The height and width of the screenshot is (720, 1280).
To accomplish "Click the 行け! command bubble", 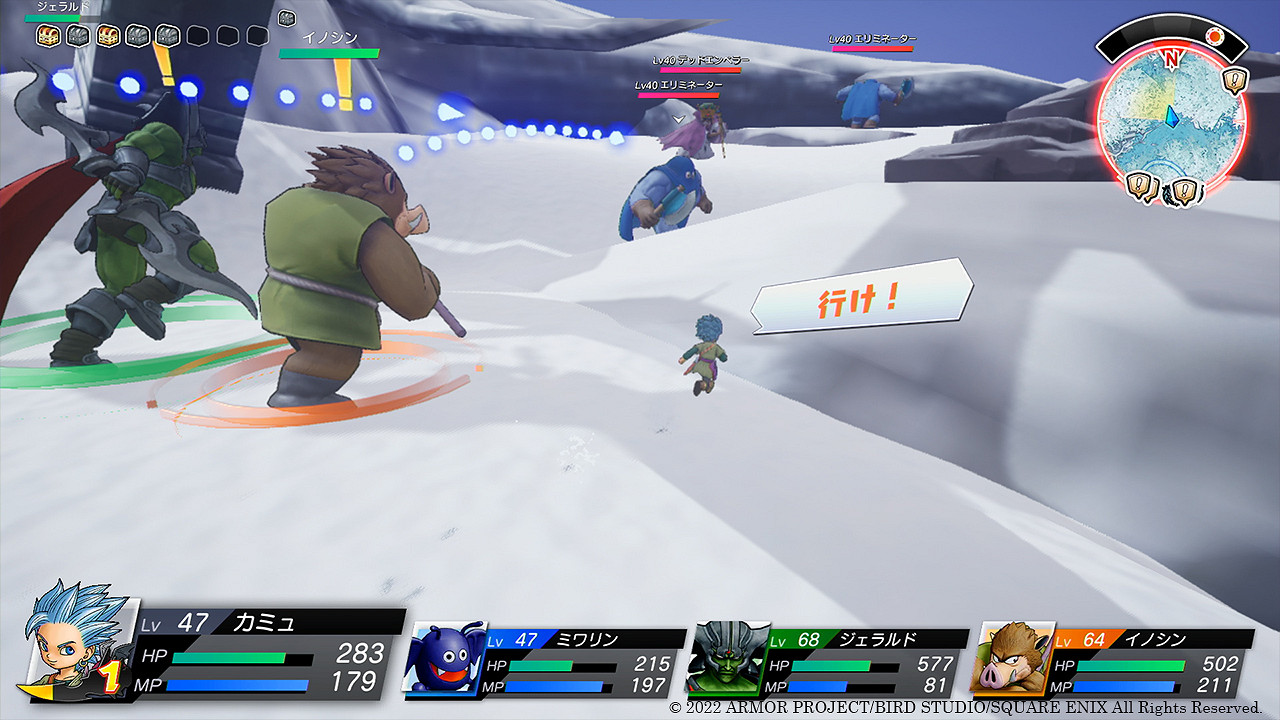I will pos(862,297).
